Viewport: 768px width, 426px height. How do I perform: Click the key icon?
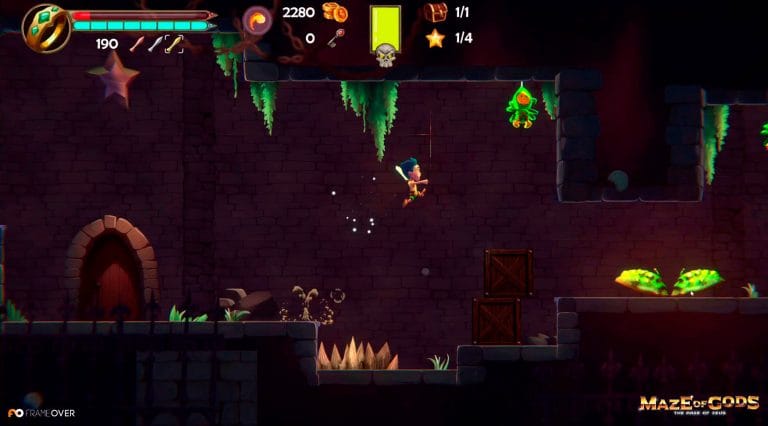point(334,38)
